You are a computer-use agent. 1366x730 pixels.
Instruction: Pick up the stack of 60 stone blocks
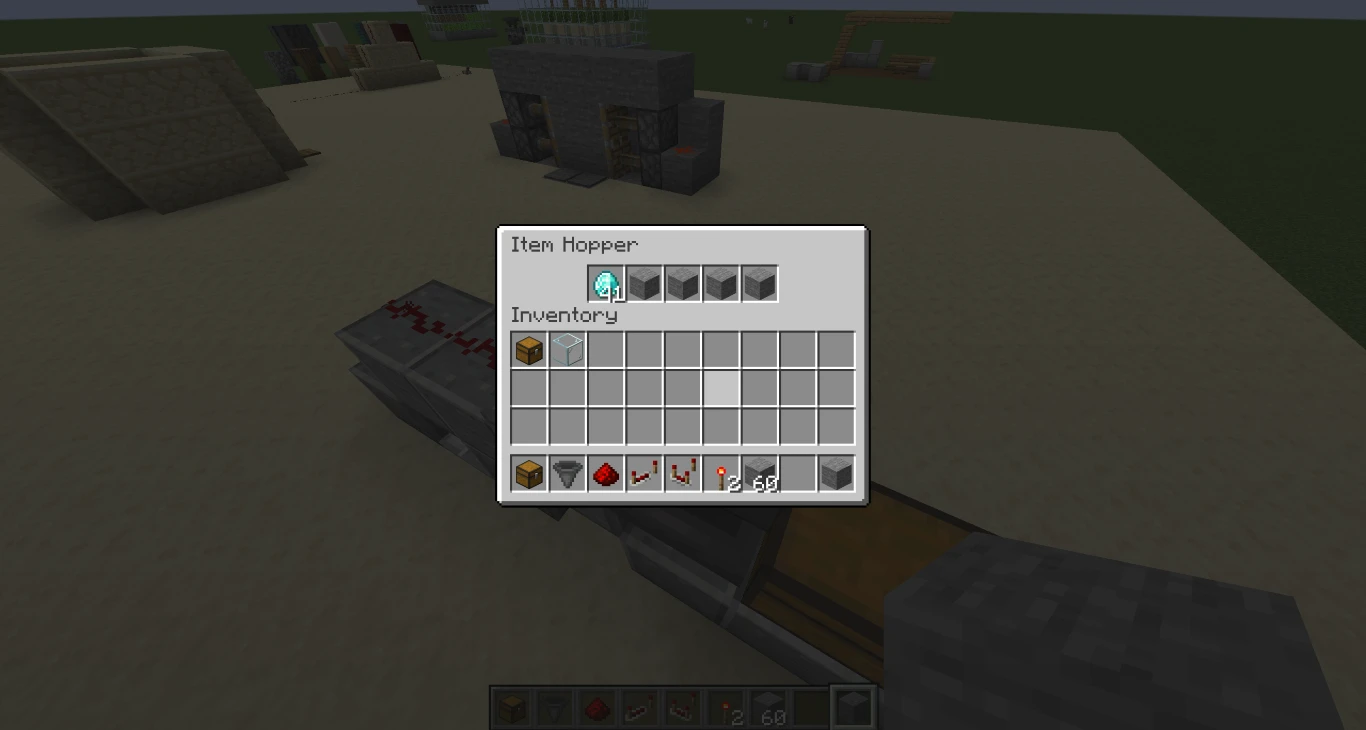759,474
